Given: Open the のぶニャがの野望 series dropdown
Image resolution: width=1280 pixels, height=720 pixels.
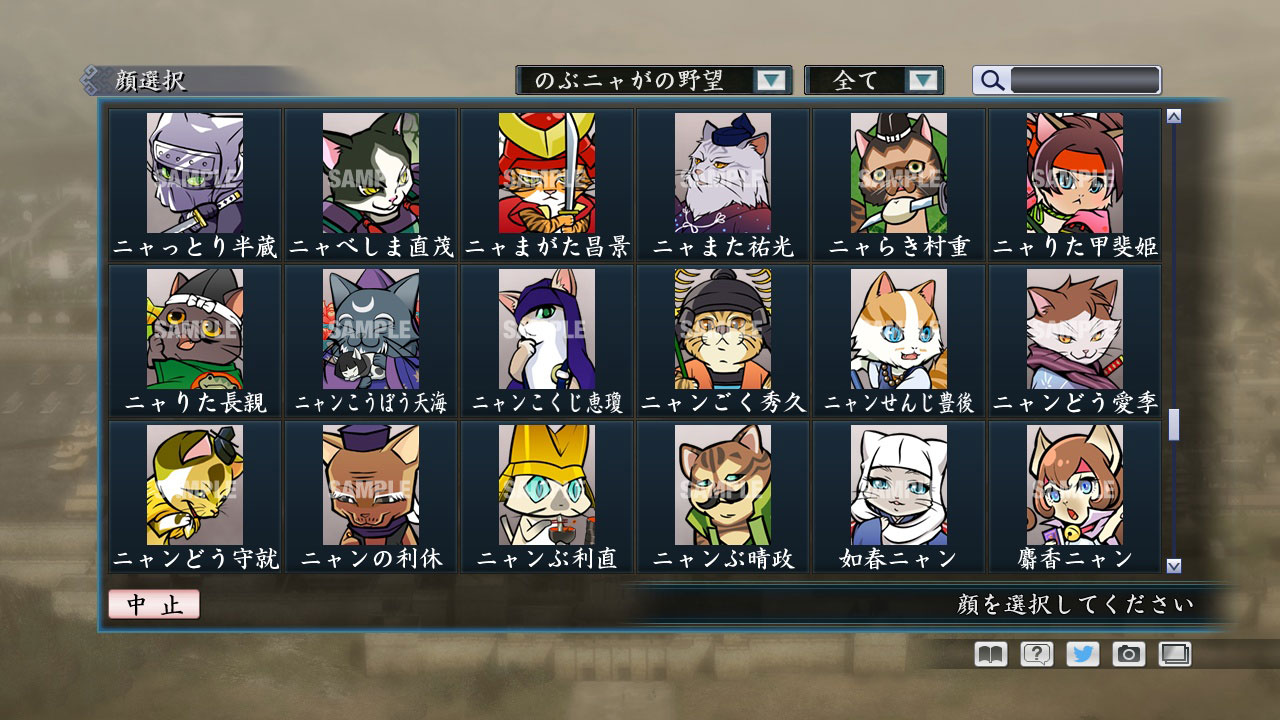Looking at the screenshot, I should point(650,80).
